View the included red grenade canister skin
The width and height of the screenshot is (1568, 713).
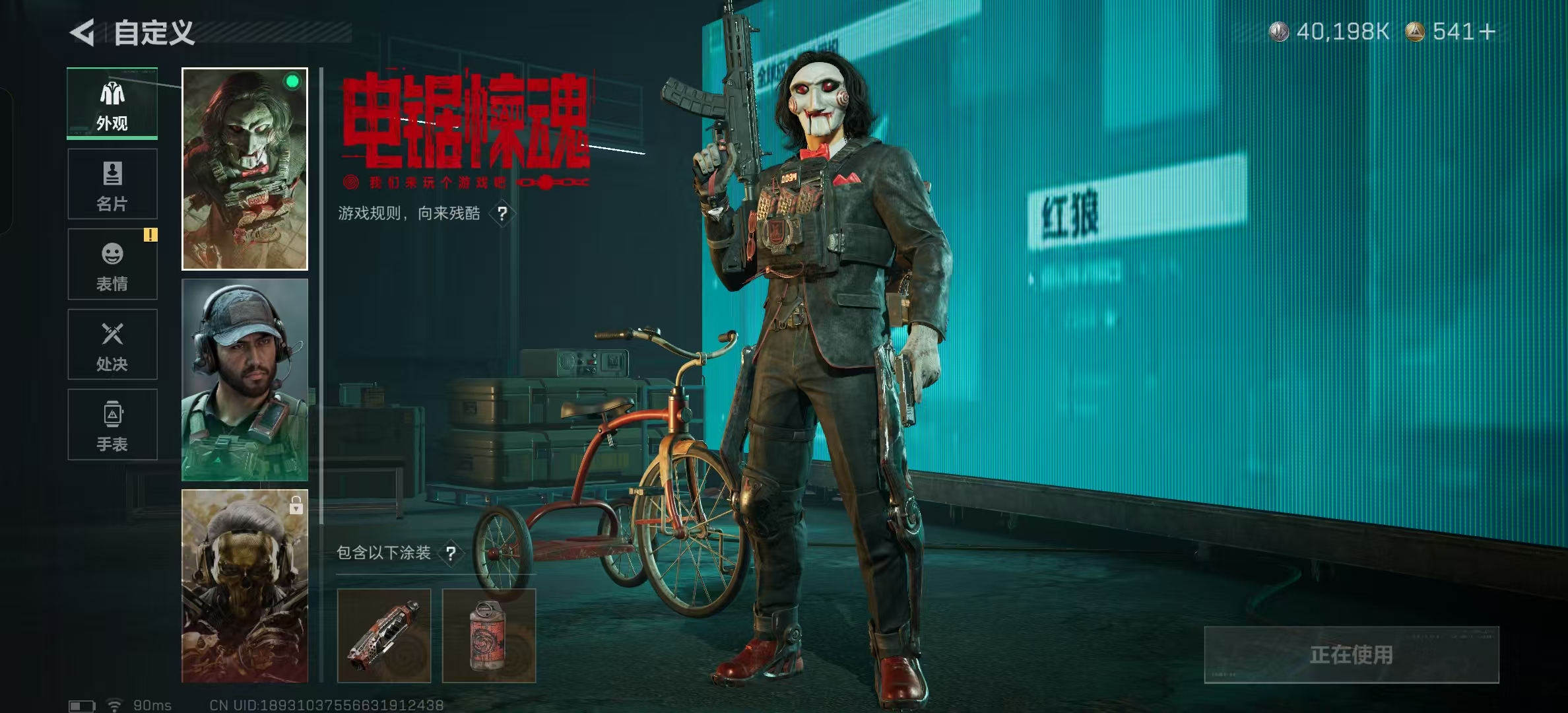click(489, 636)
